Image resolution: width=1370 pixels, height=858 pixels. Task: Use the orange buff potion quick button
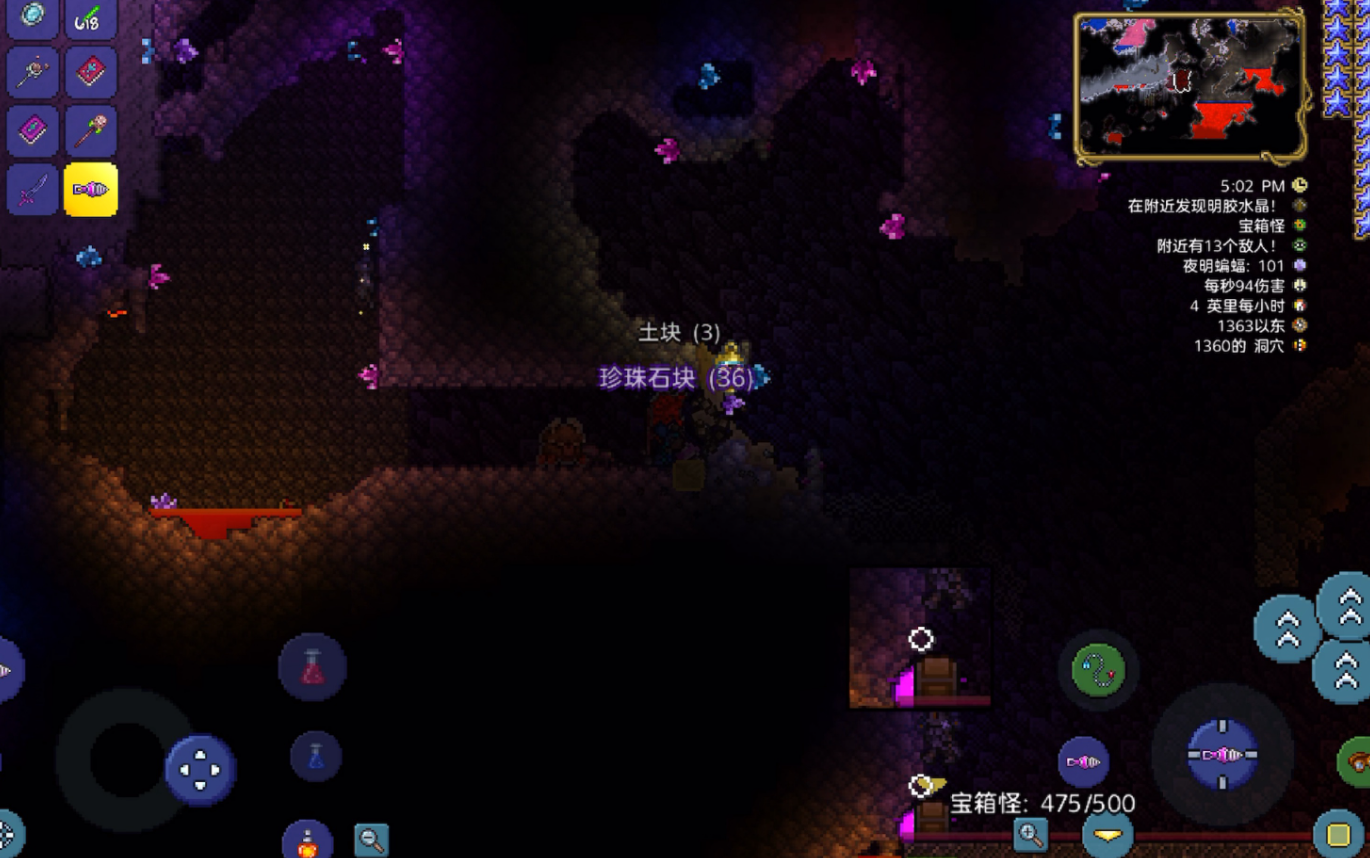coord(308,842)
